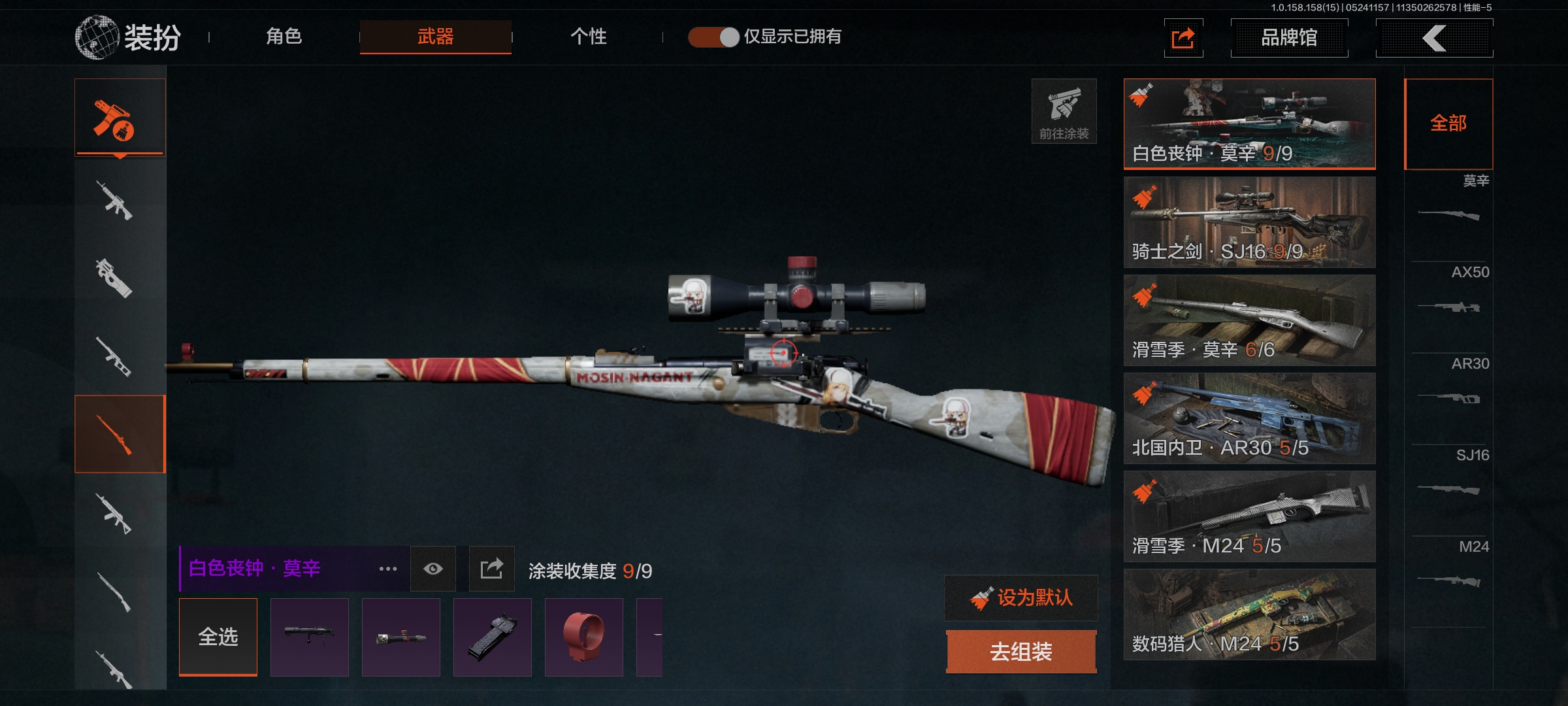Image resolution: width=1568 pixels, height=706 pixels.
Task: Switch to the 角色 tab
Action: coord(284,37)
